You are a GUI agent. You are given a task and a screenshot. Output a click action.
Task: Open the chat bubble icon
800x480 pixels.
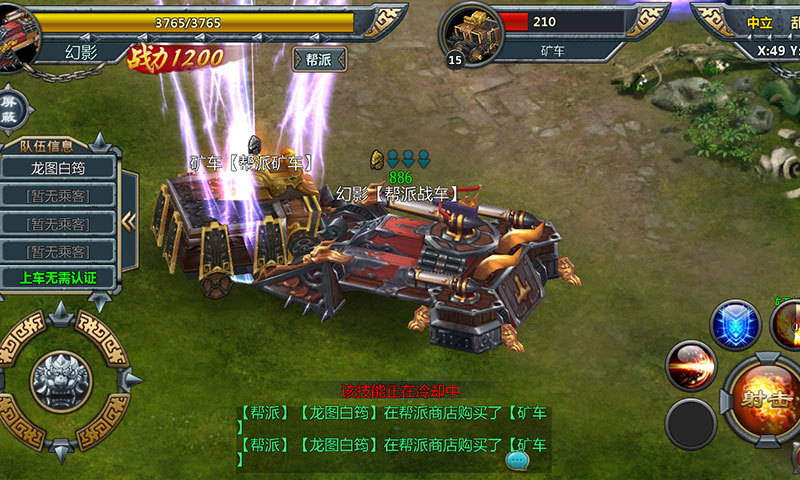[x=517, y=459]
